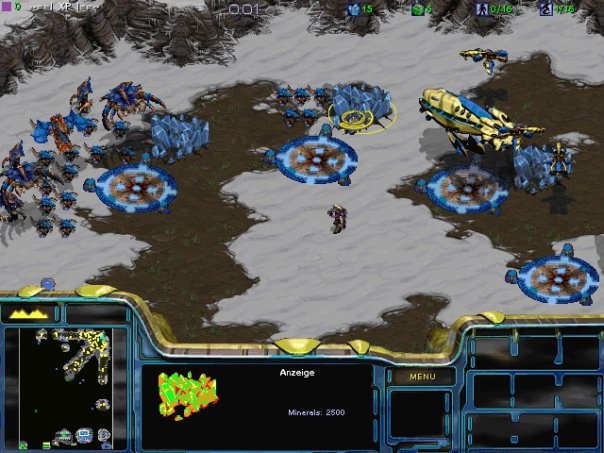Select the mineral field wireframe in the status panel
The height and width of the screenshot is (453, 604).
click(x=187, y=395)
